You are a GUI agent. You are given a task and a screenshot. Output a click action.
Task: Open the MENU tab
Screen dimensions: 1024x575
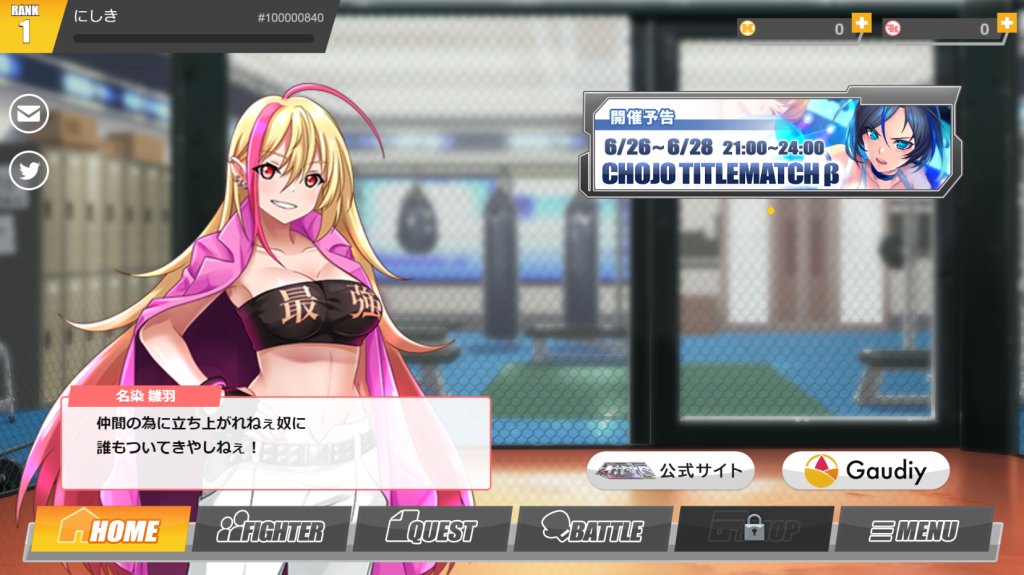pos(914,530)
